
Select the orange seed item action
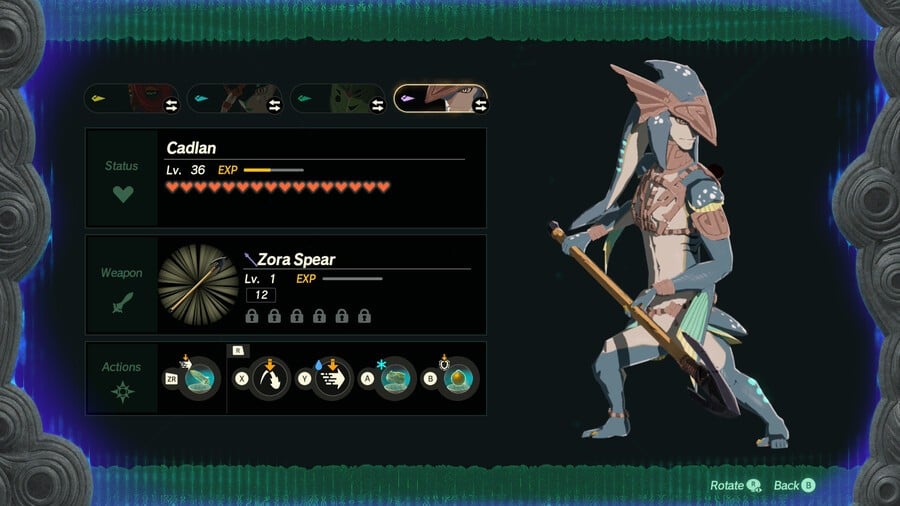pyautogui.click(x=459, y=380)
